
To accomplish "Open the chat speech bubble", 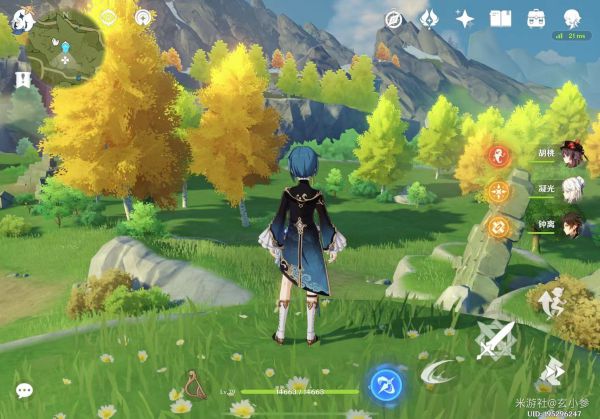I will (23, 391).
